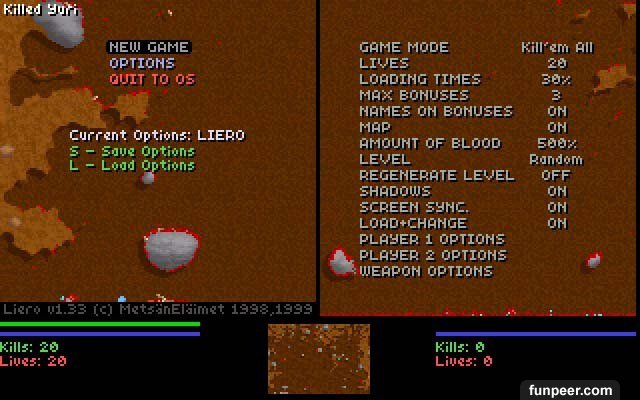Image resolution: width=640 pixels, height=400 pixels.
Task: Open Weapon Options
Action: pyautogui.click(x=425, y=271)
